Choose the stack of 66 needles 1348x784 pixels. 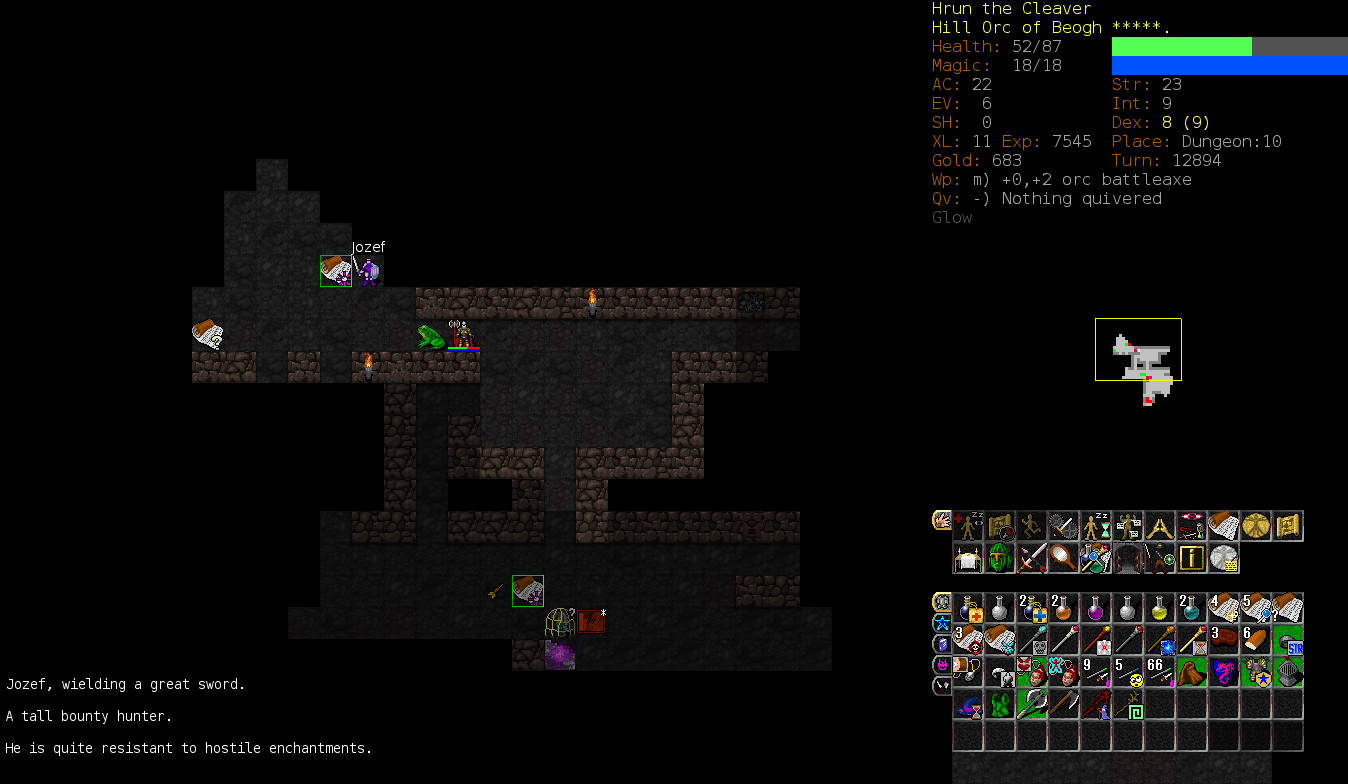(x=1160, y=672)
